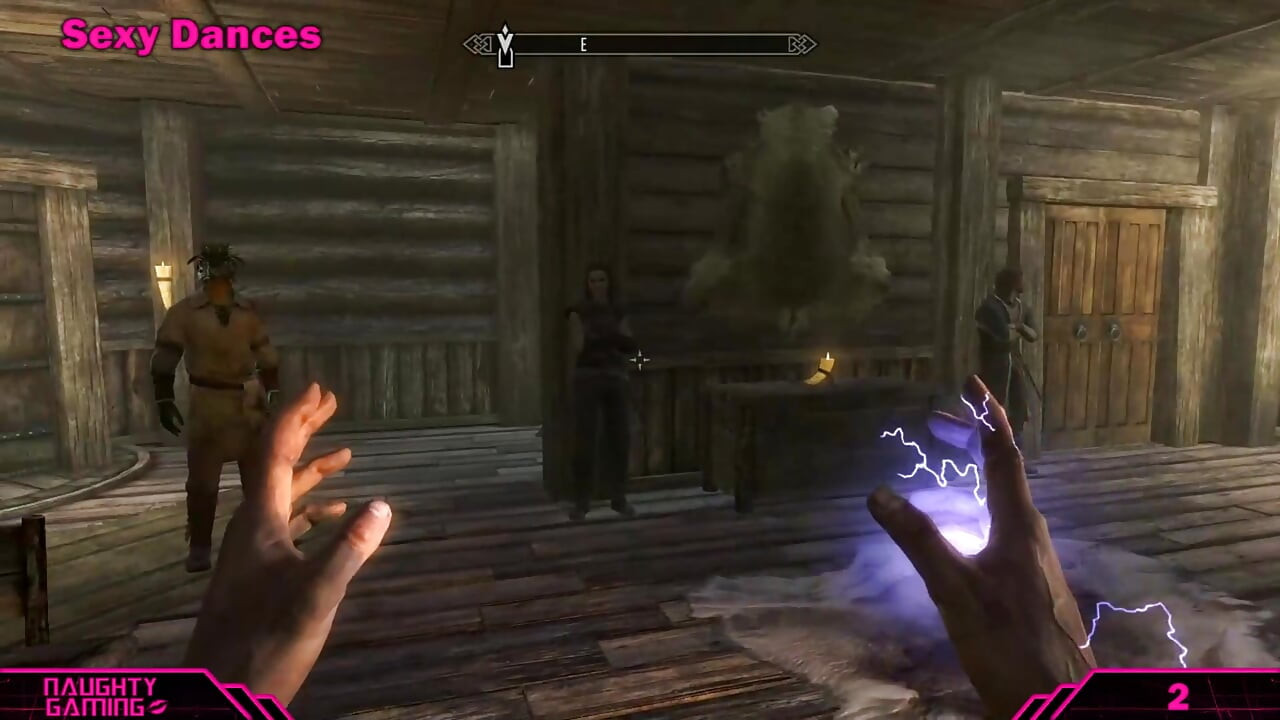Click the Sexy Dances title text

coord(192,34)
